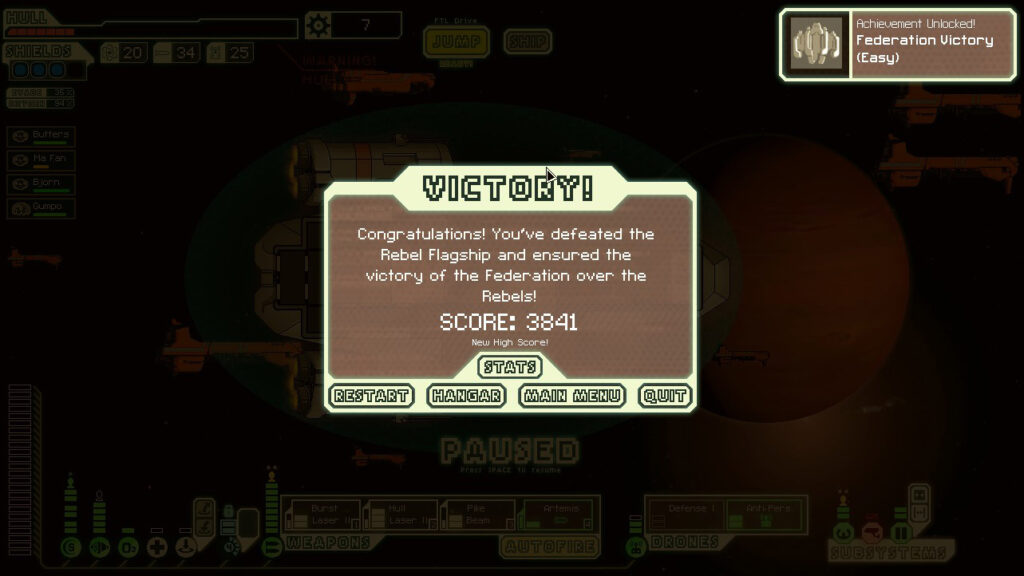Toggle the Autofire button
This screenshot has width=1024, height=576.
(549, 547)
